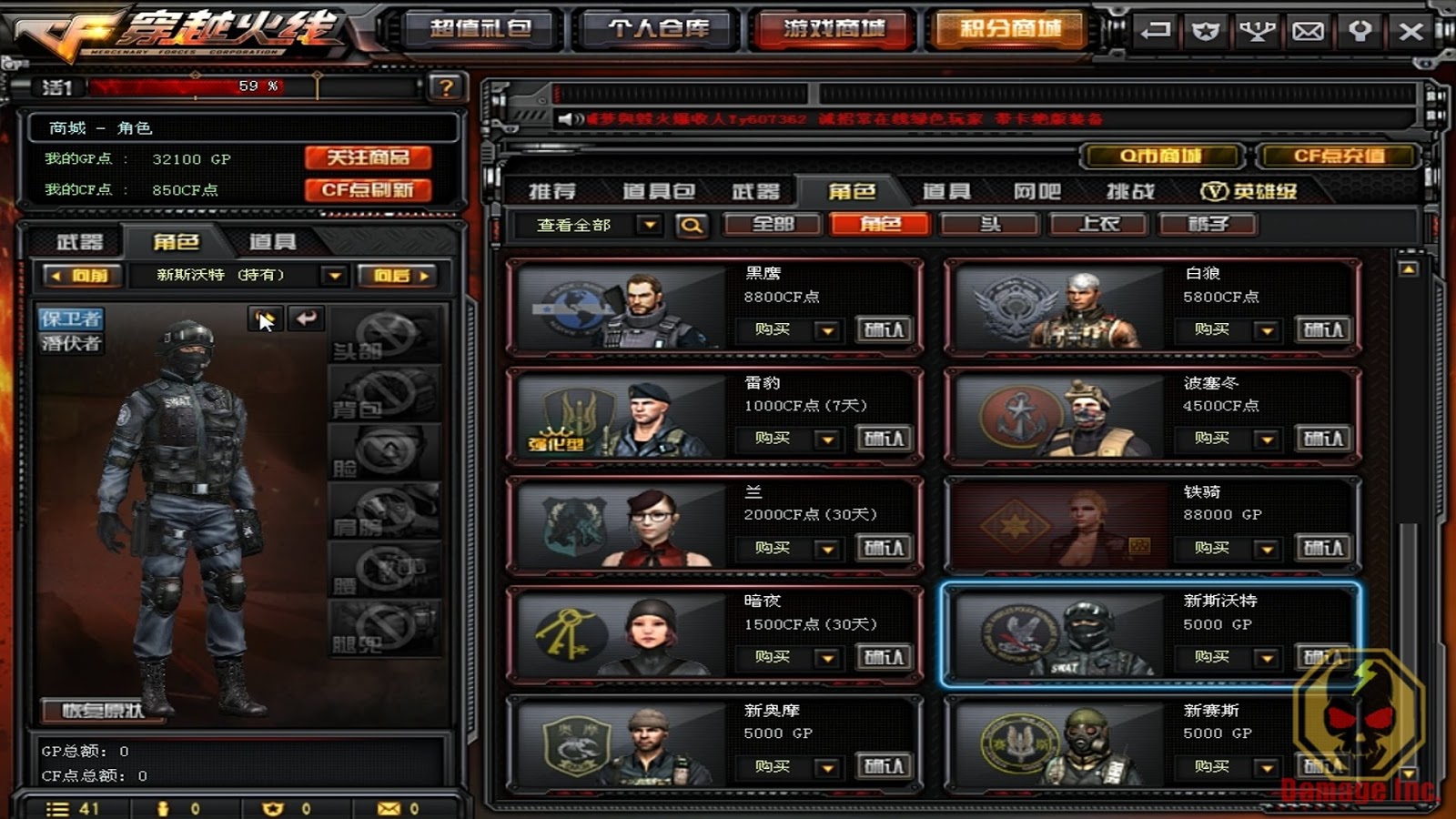
Task: Open the mail inbox icon
Action: point(1308,30)
